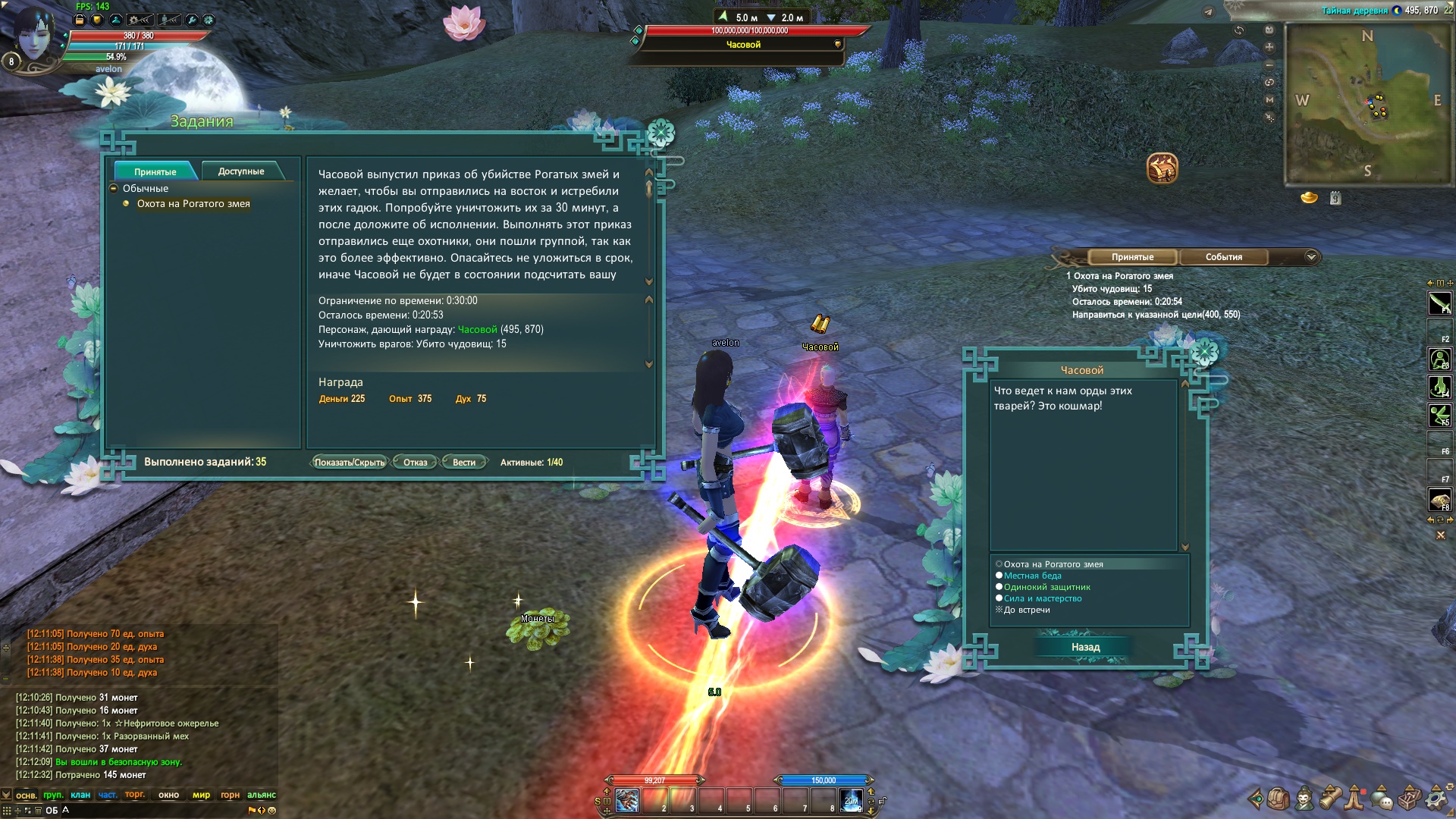Screen dimensions: 1456x819
Task: Abandon quest with the Отказ button
Action: (415, 463)
